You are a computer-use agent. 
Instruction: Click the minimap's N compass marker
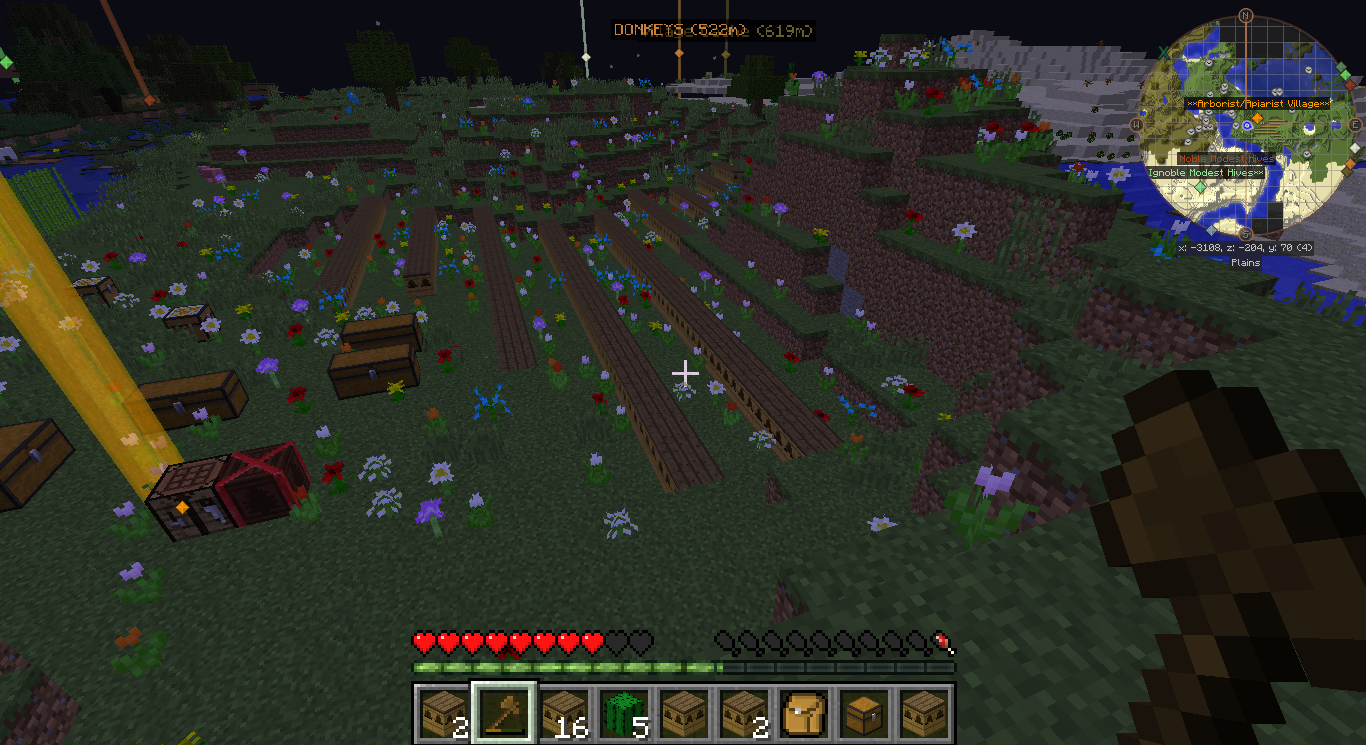click(1246, 15)
